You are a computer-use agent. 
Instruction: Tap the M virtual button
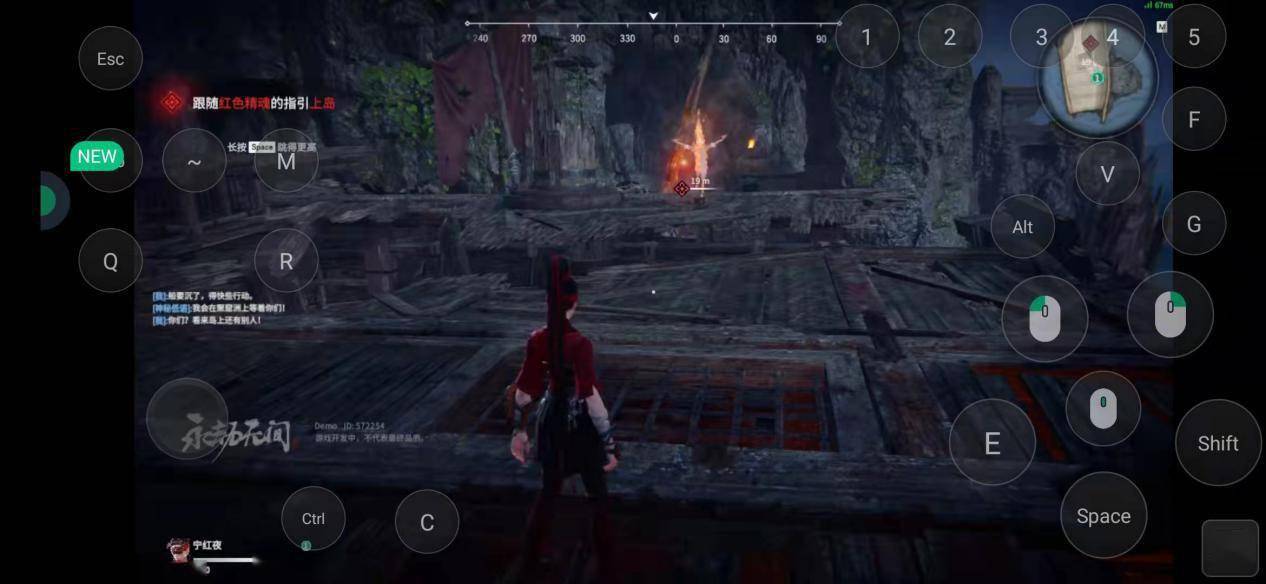pos(286,161)
